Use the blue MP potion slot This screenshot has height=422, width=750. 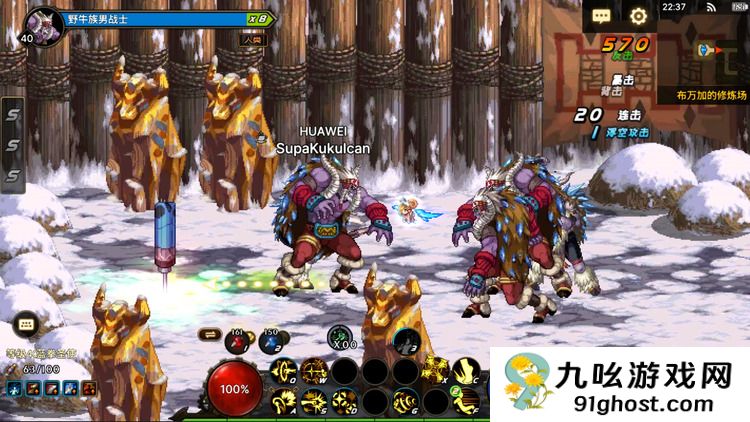tap(271, 341)
